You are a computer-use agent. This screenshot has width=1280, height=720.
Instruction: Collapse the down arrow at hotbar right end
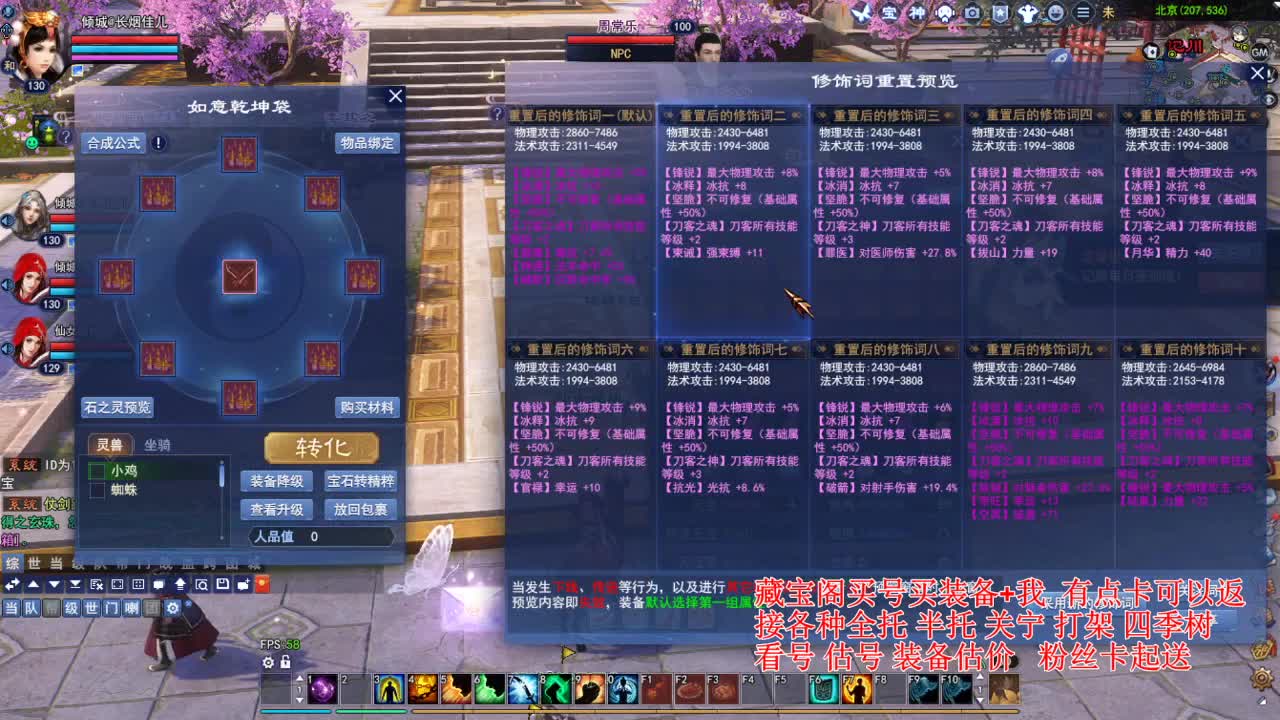point(980,699)
